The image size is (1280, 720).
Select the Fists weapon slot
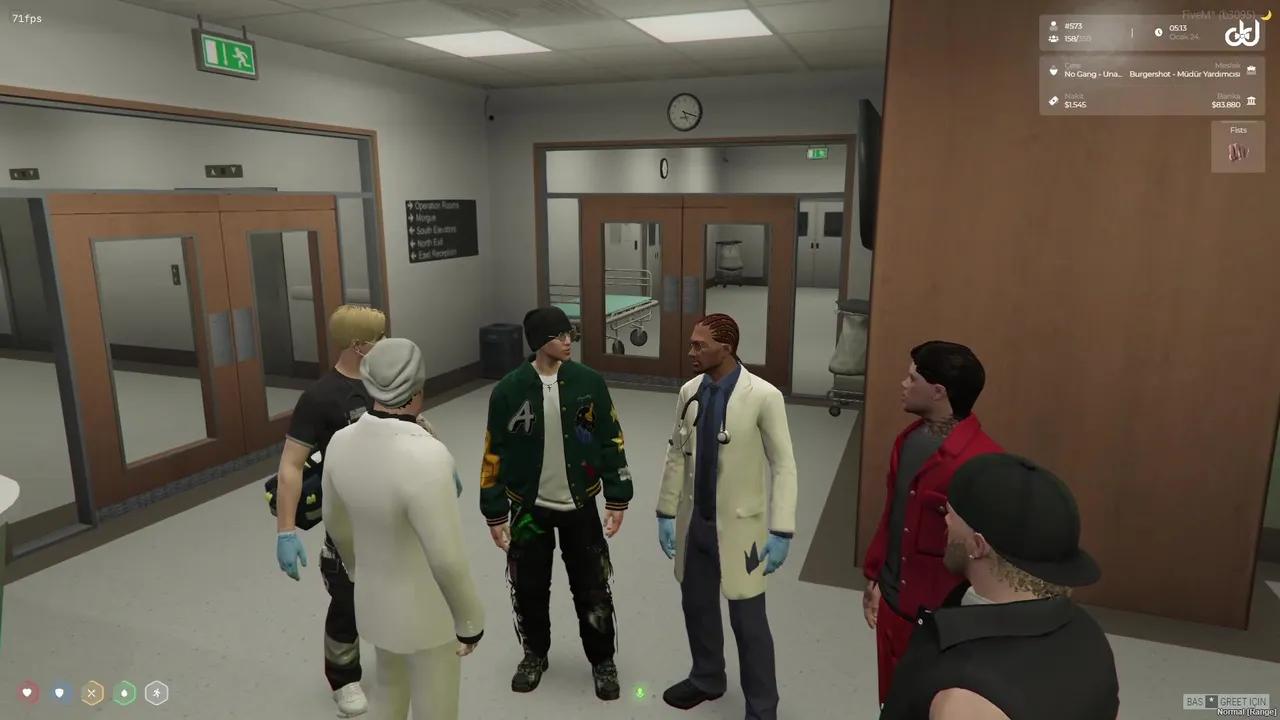(x=1238, y=147)
